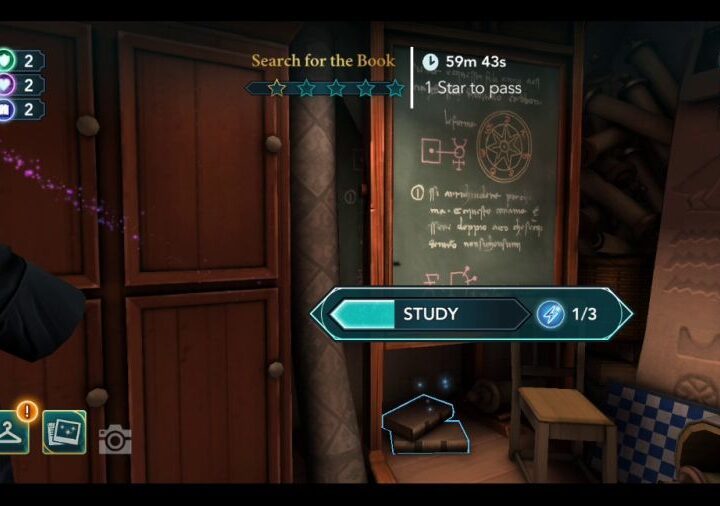Viewport: 720px width, 506px height.
Task: Select the glowing outlined books
Action: (425, 427)
